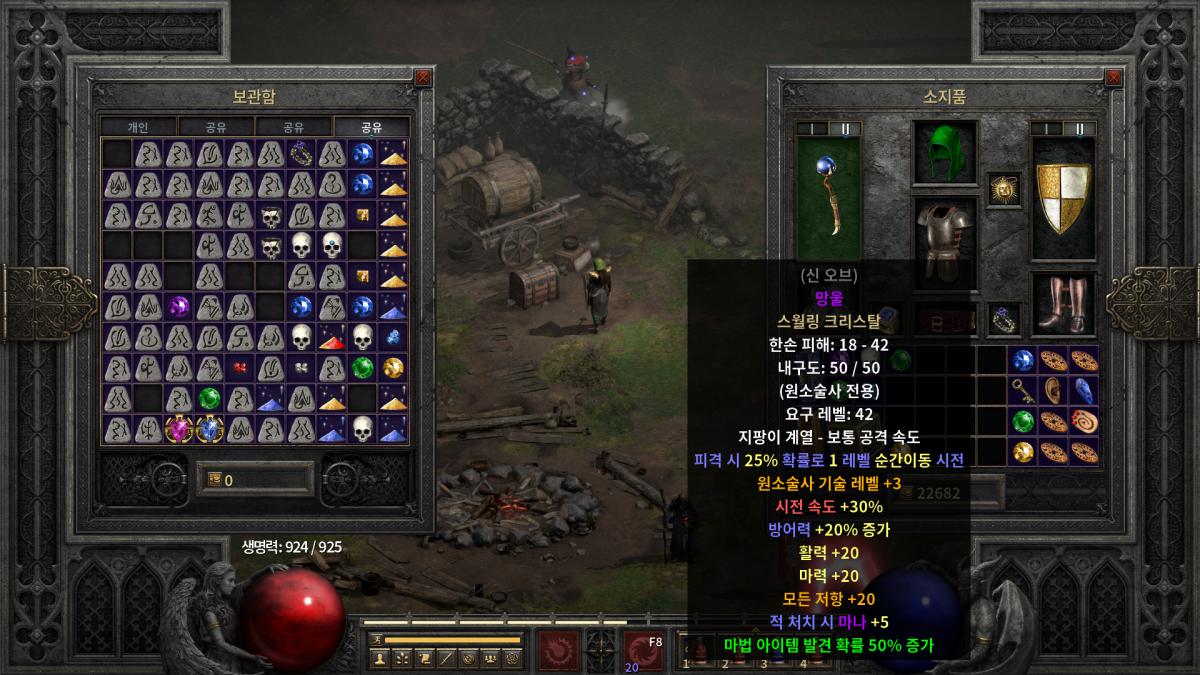Select the sun amulet slot
The width and height of the screenshot is (1200, 675).
pos(1003,186)
